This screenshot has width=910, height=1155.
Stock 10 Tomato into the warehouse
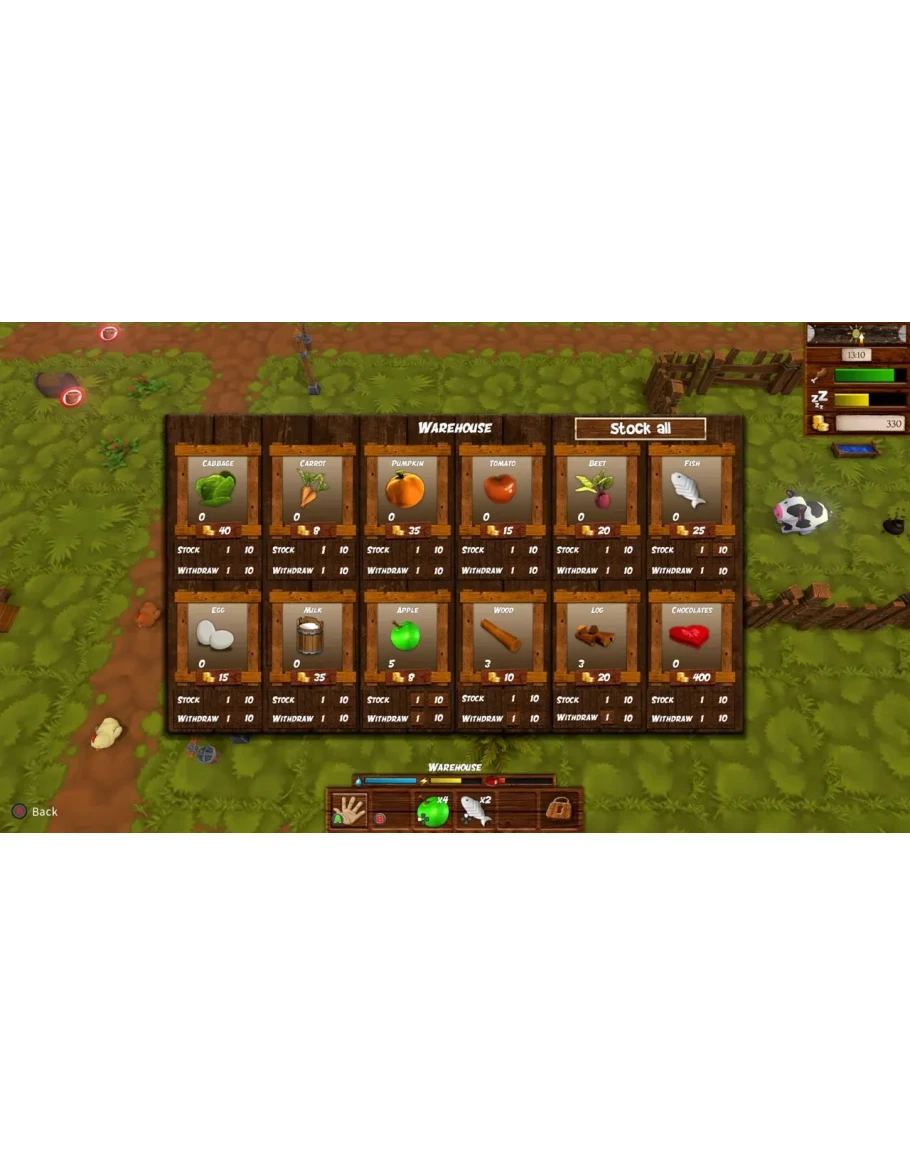point(533,550)
